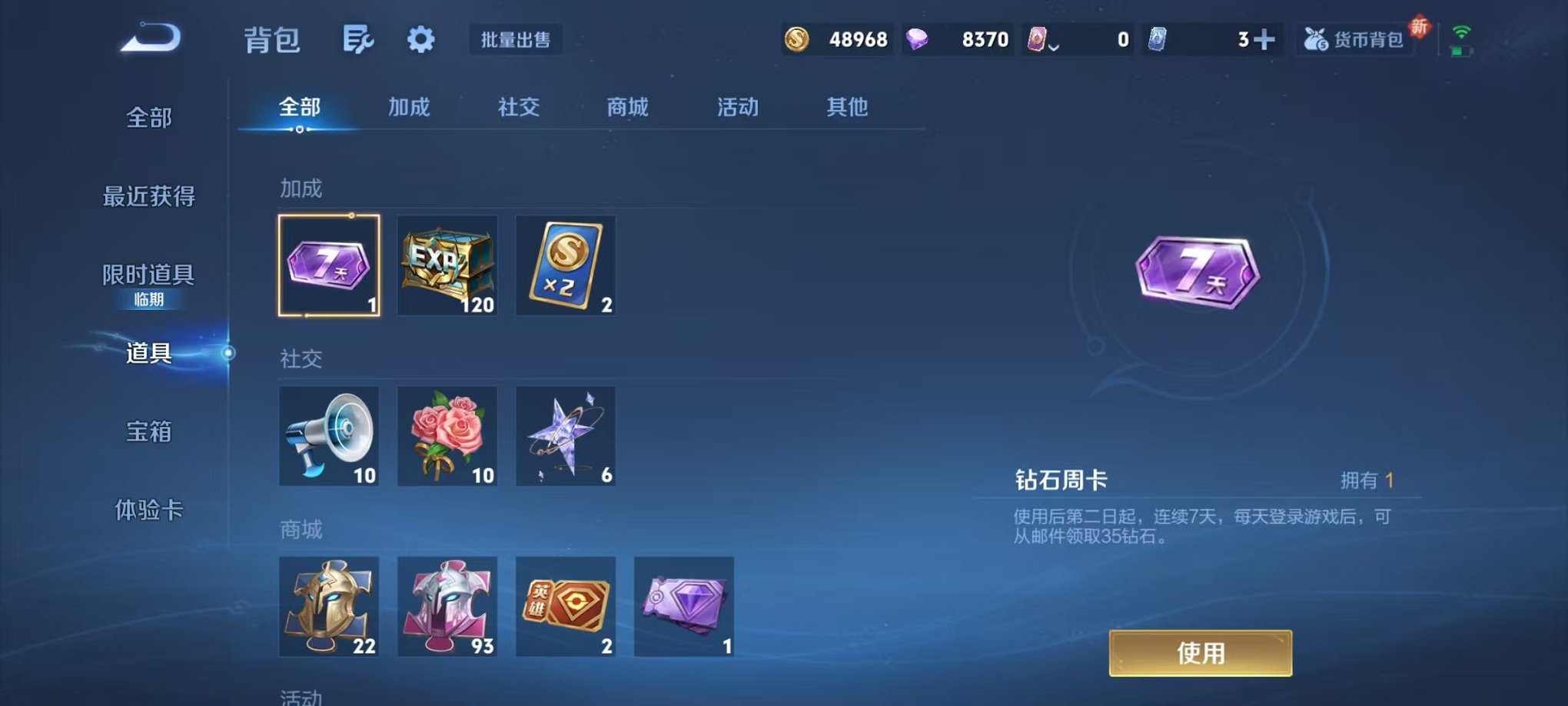Viewport: 1568px width, 706px height.
Task: Click the 批量出售 batch sell button
Action: click(516, 41)
